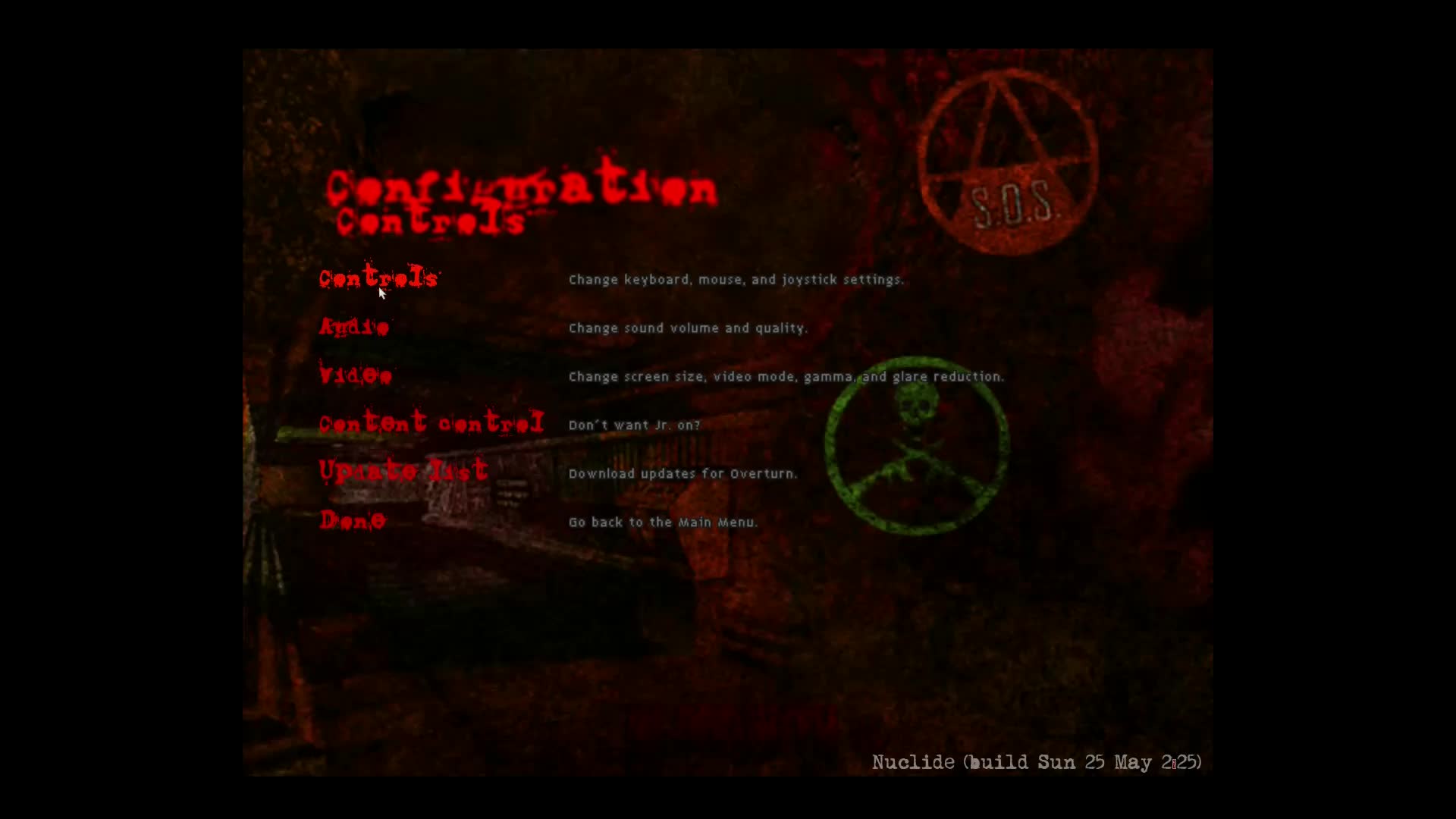
Task: Click the Don't want Jr. on? text
Action: [x=634, y=425]
